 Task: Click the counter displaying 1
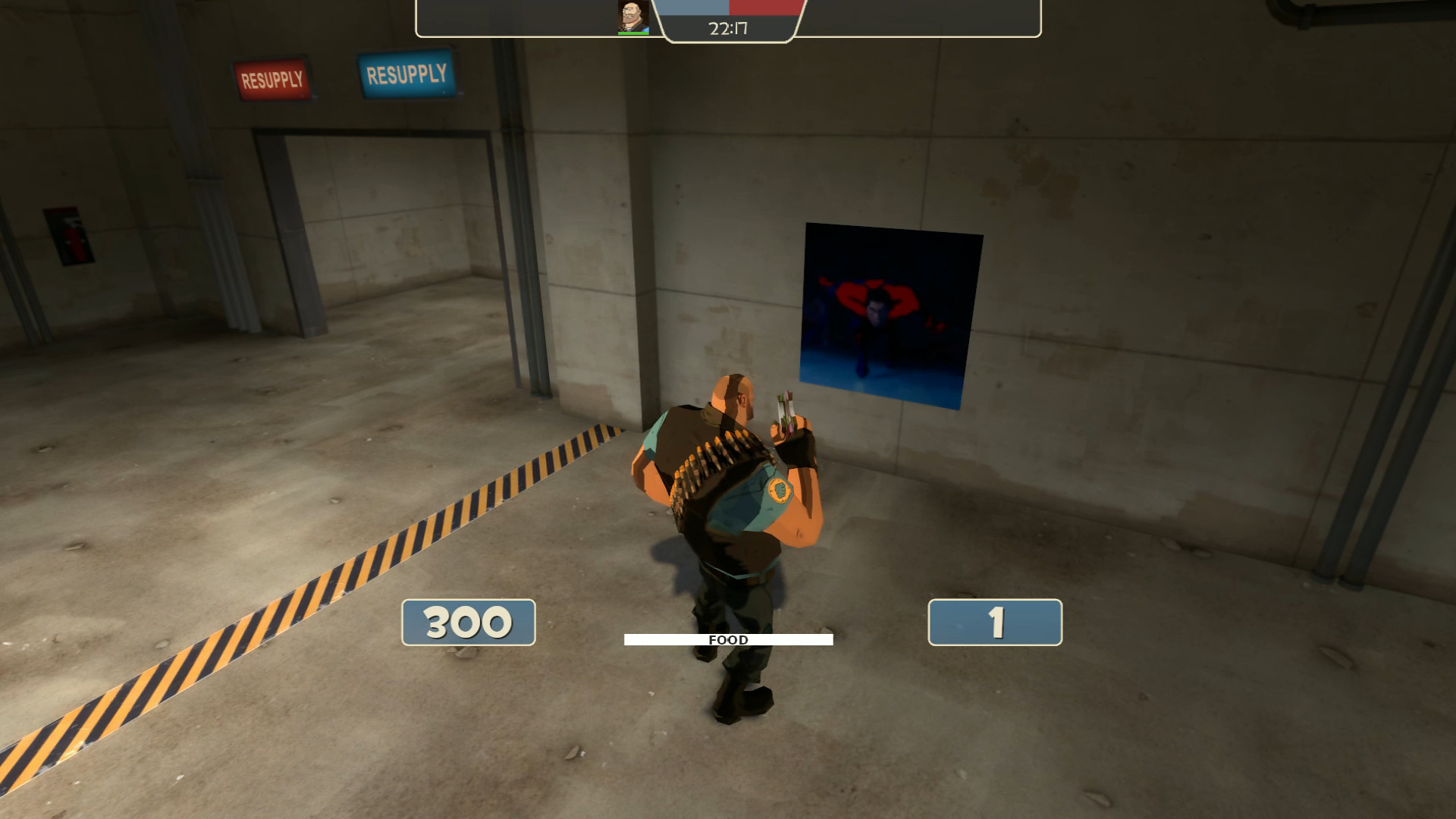coord(993,623)
